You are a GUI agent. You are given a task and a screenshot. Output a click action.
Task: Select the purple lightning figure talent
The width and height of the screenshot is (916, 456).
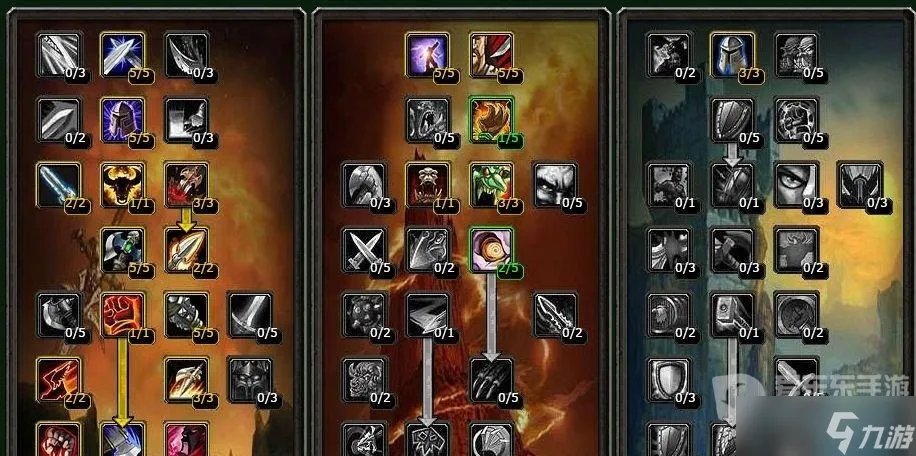point(427,55)
